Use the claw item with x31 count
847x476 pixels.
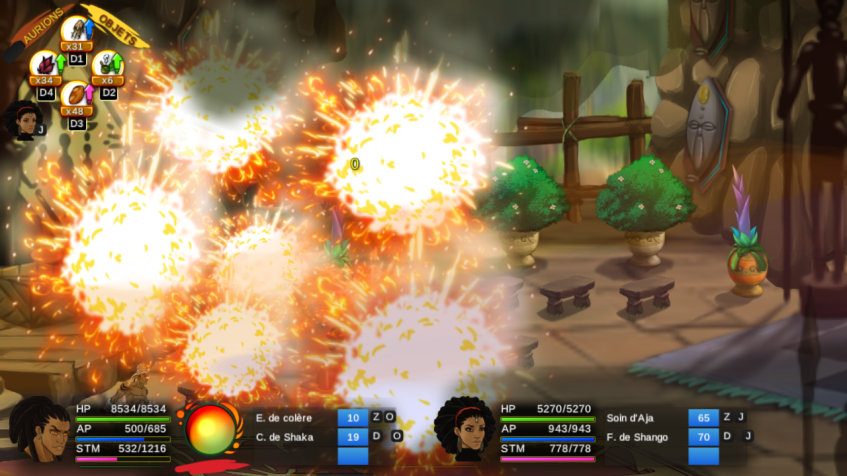click(x=76, y=31)
